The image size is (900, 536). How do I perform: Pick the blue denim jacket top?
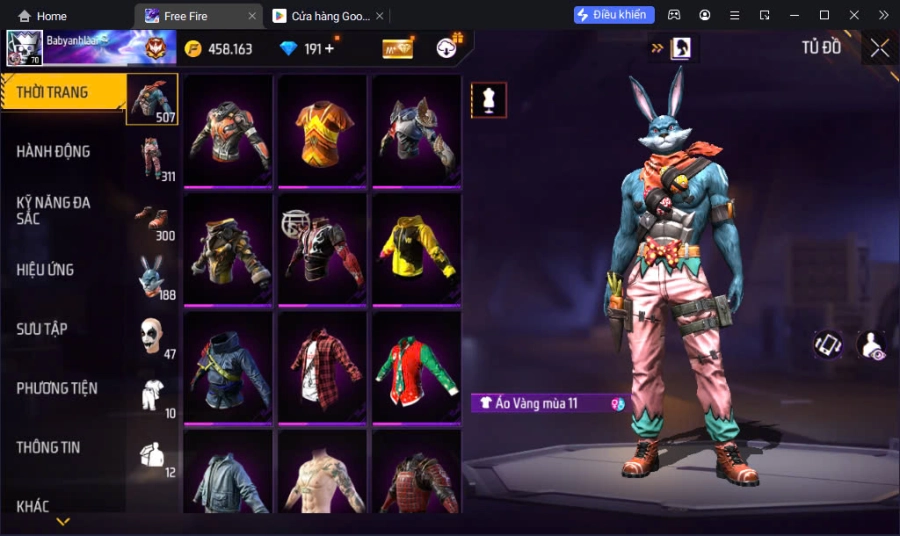(x=228, y=366)
